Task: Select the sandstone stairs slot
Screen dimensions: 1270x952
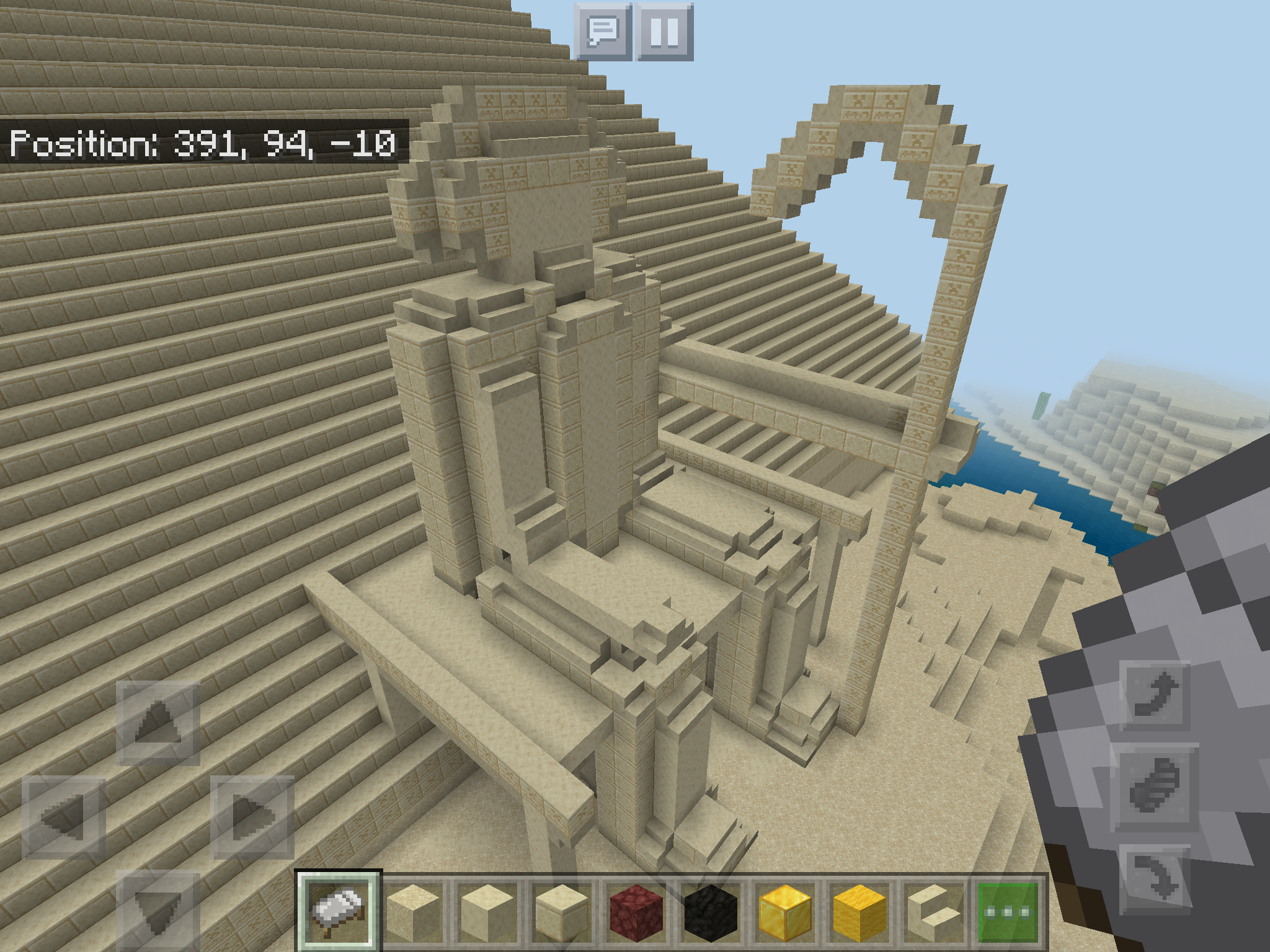Action: [x=933, y=911]
